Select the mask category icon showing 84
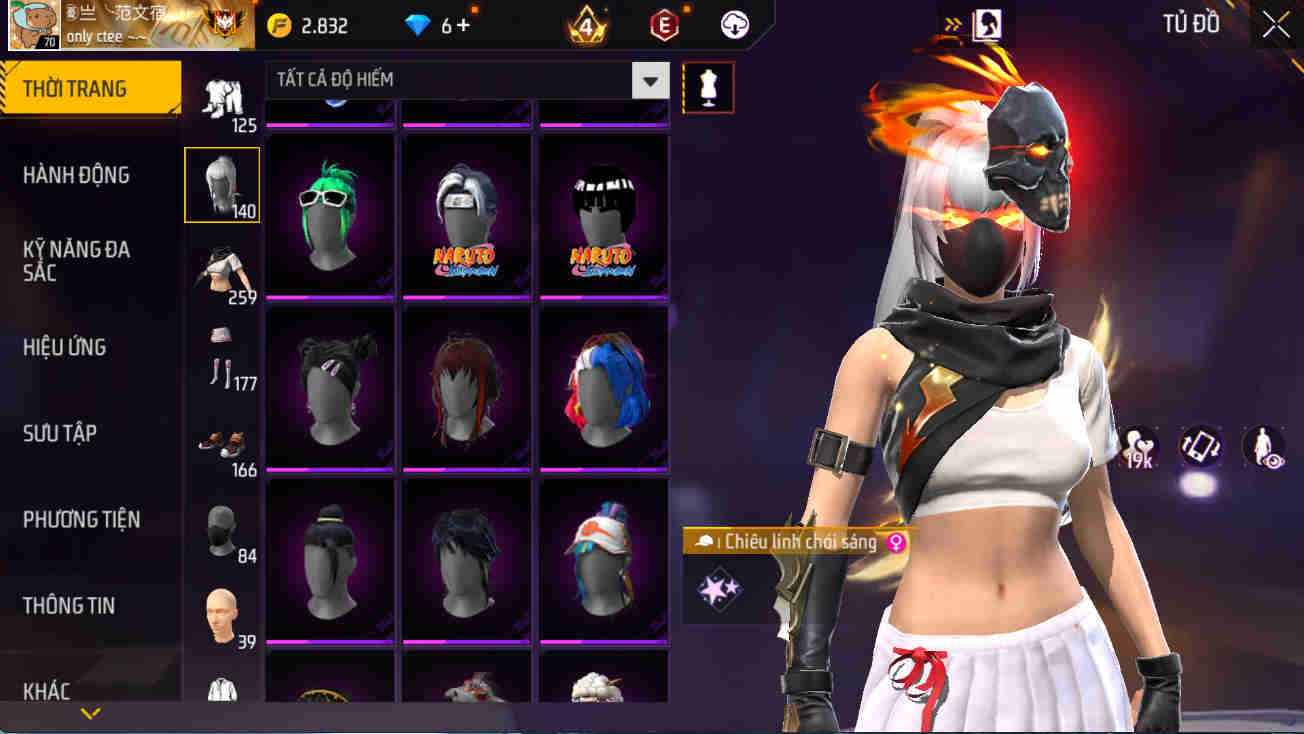This screenshot has width=1304, height=734. [x=221, y=528]
